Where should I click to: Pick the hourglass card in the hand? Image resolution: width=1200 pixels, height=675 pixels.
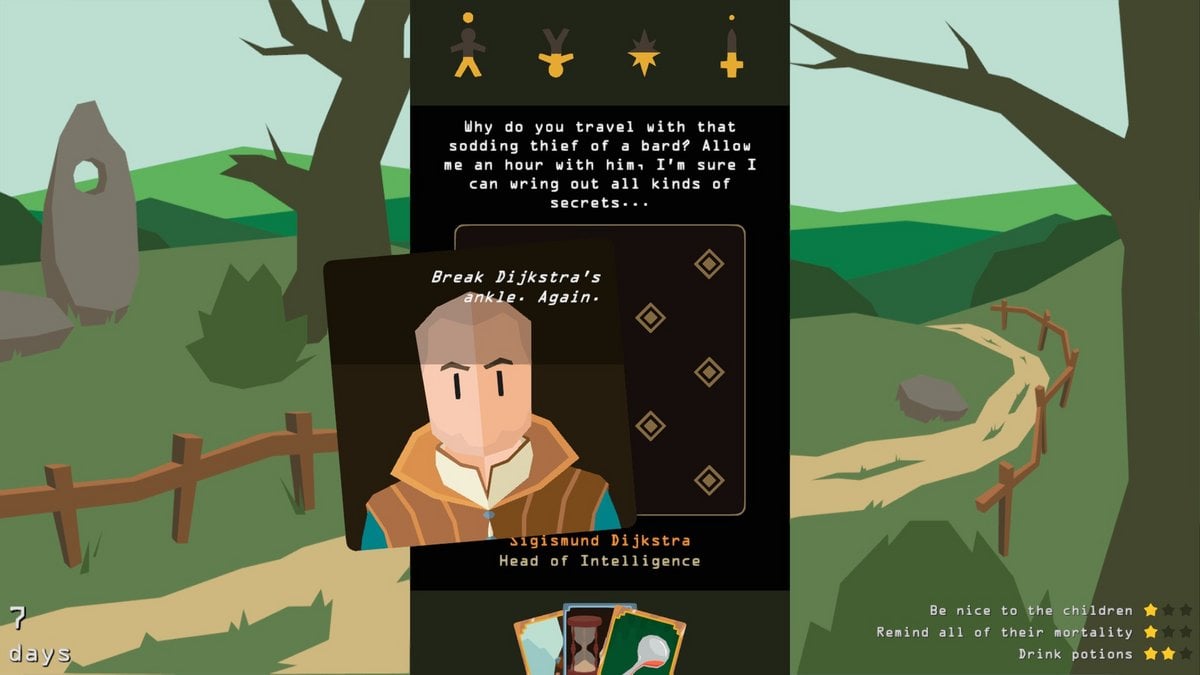[584, 638]
